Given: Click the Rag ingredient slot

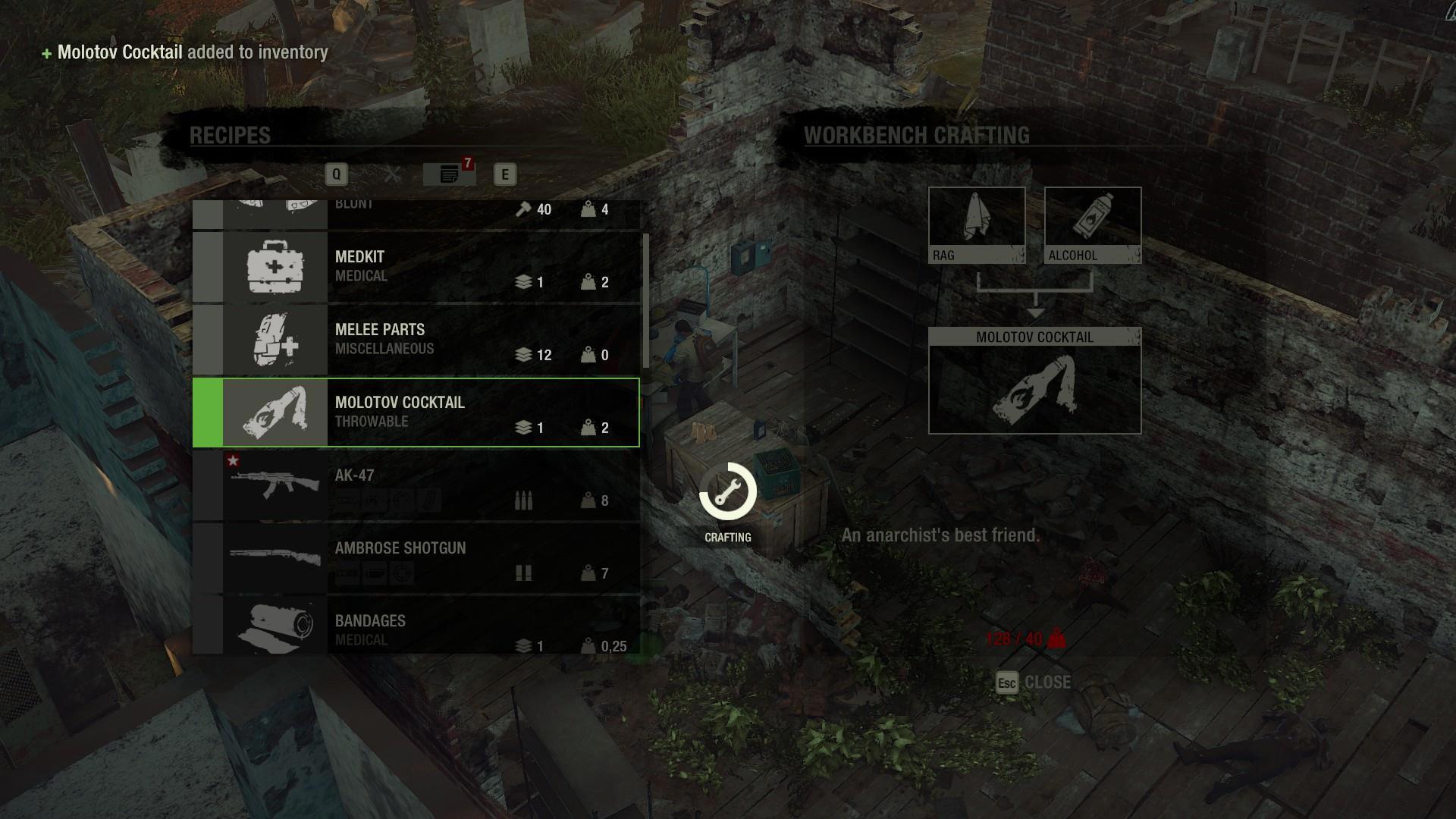Looking at the screenshot, I should tap(977, 225).
